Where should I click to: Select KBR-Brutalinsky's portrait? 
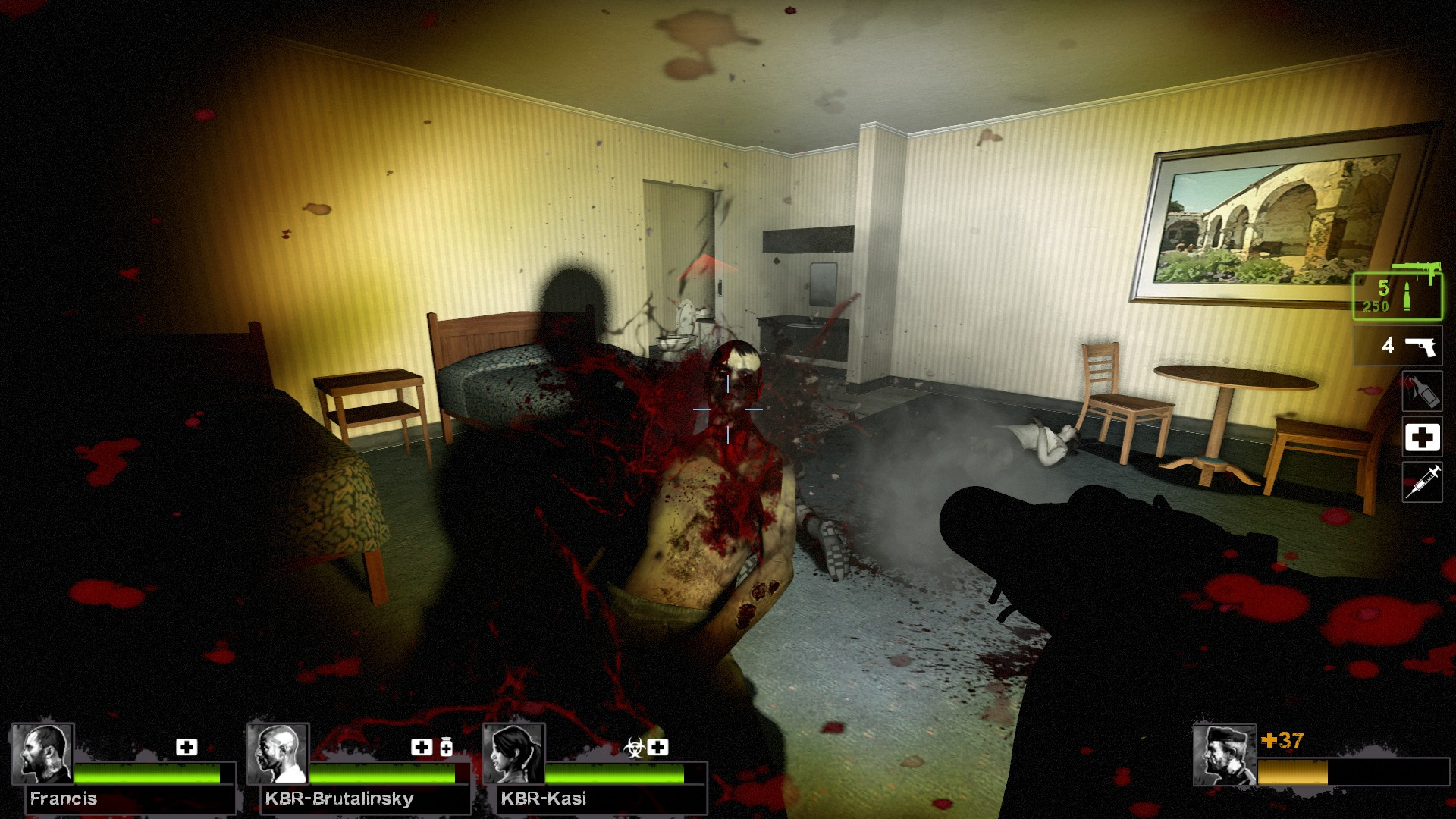pos(278,754)
